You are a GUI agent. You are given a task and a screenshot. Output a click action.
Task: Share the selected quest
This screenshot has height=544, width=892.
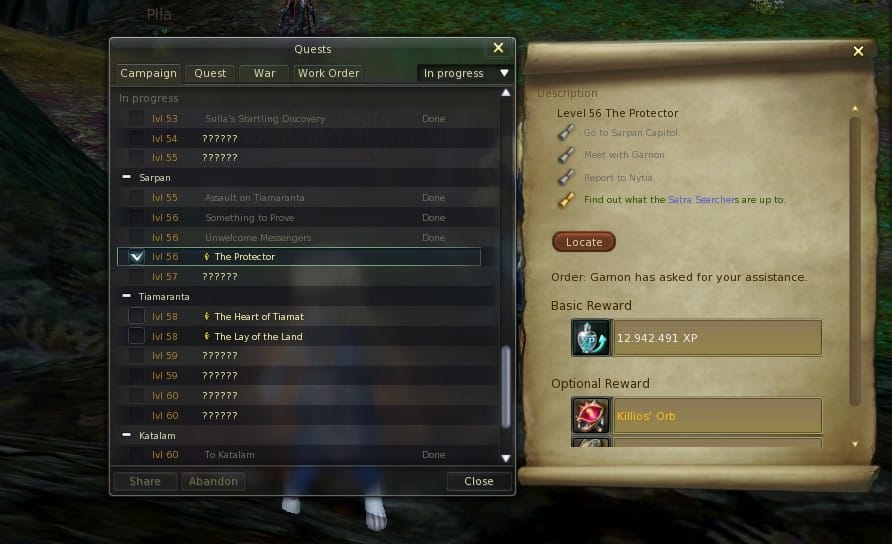145,481
